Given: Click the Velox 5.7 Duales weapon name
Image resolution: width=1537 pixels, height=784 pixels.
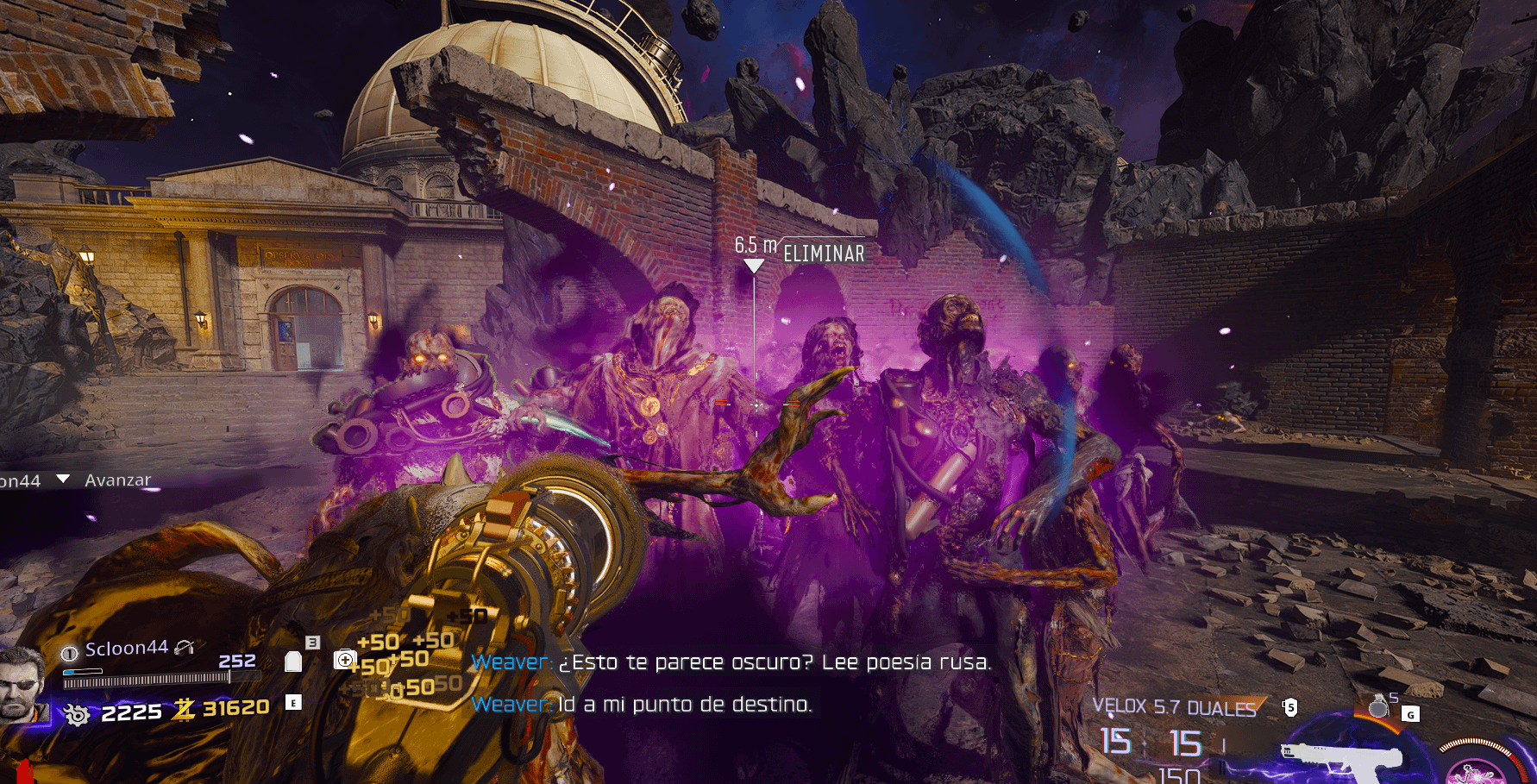Looking at the screenshot, I should point(1174,708).
